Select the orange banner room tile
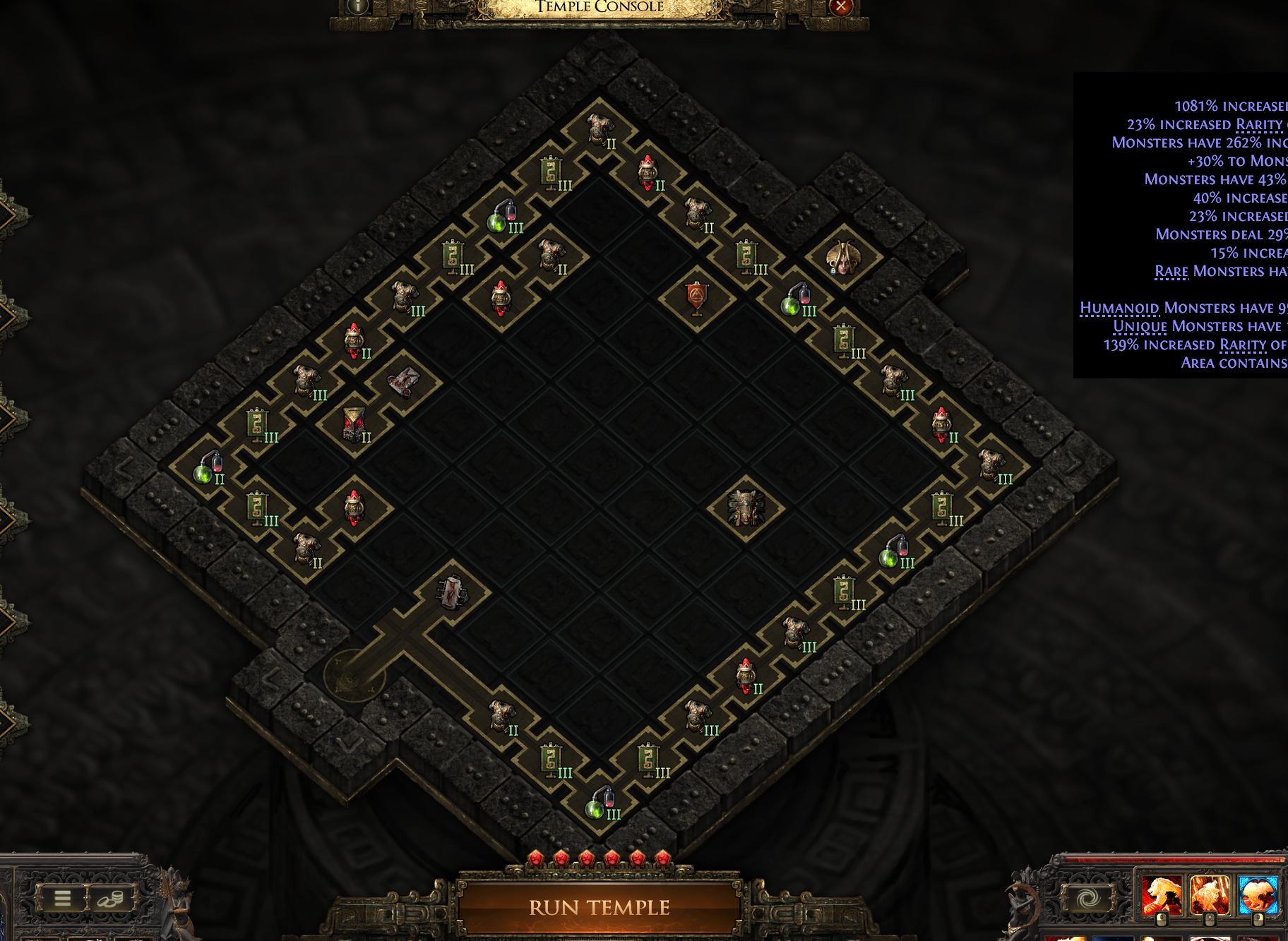The height and width of the screenshot is (941, 1288). click(697, 299)
